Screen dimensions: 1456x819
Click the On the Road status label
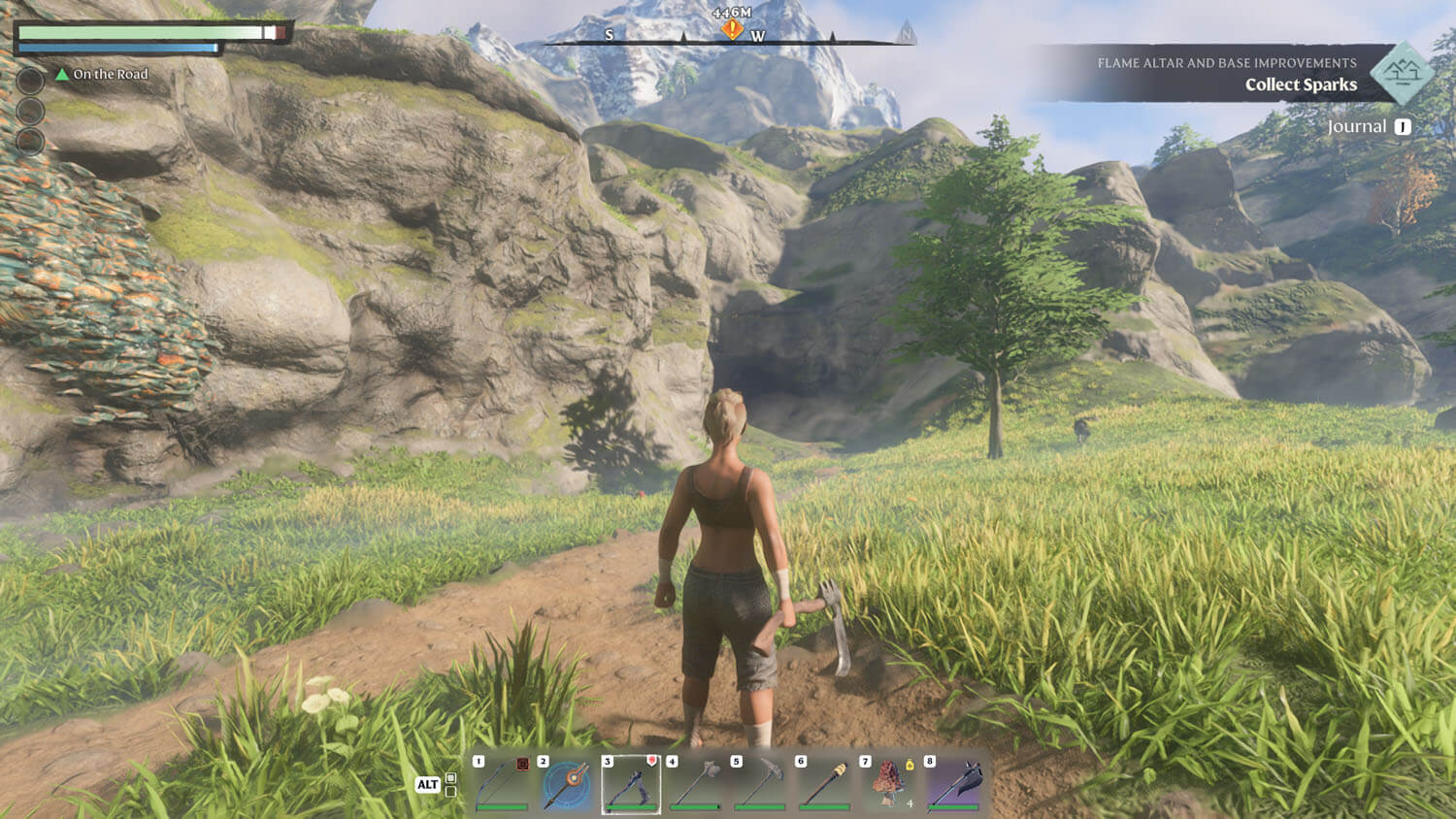pos(110,75)
